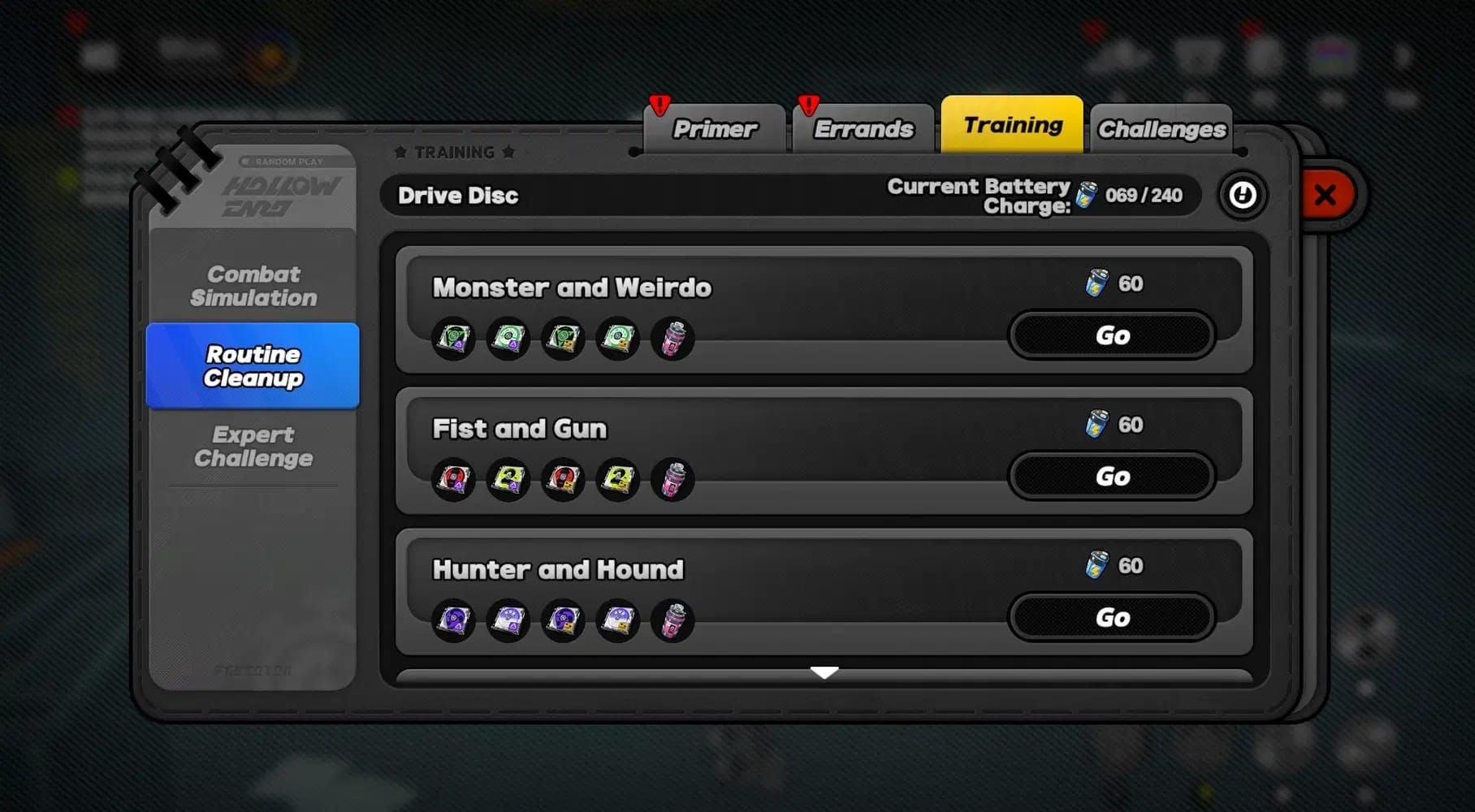1475x812 pixels.
Task: Switch to the Primer tab
Action: (715, 127)
